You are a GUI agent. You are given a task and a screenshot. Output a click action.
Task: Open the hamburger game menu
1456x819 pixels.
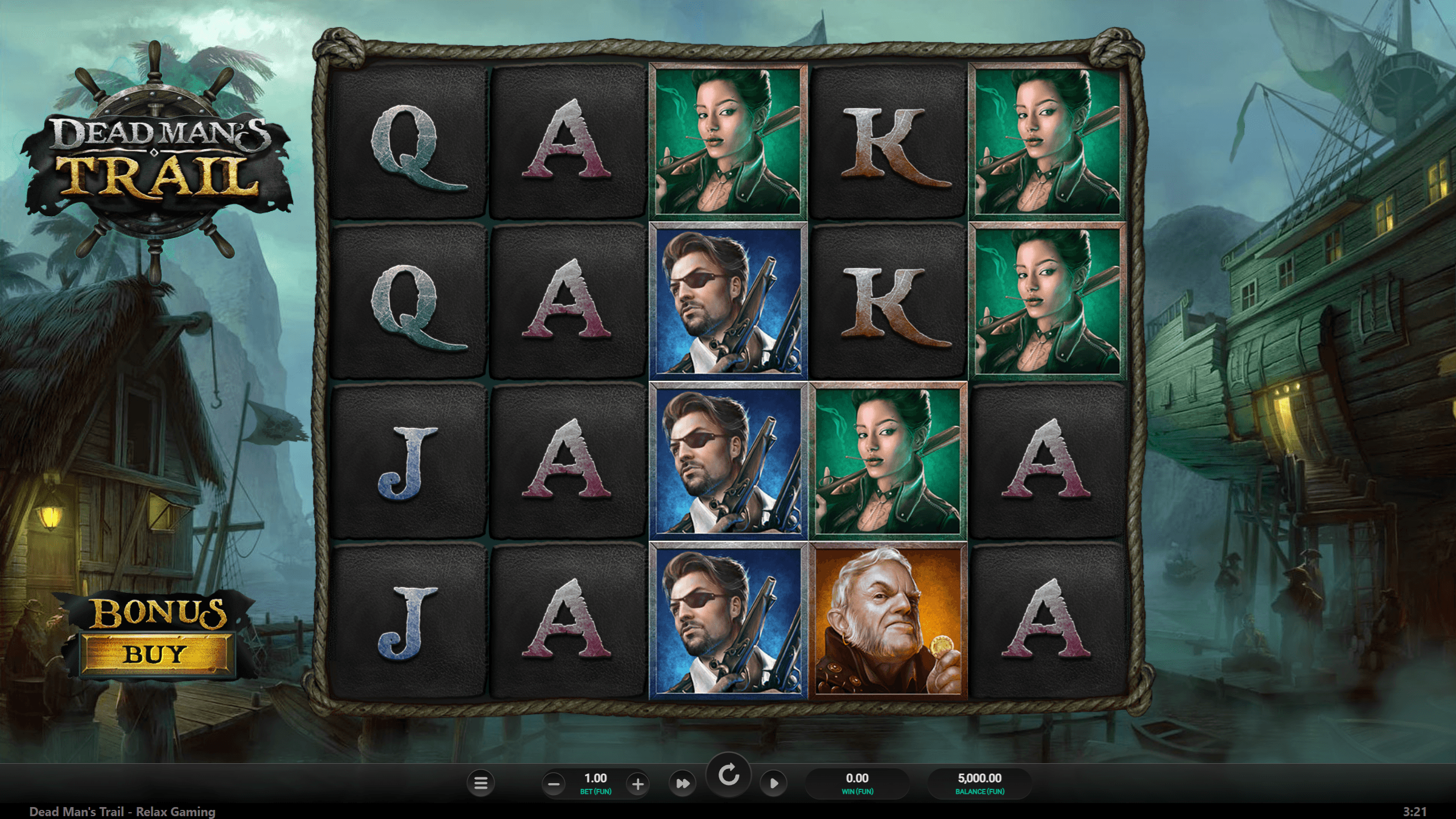481,784
